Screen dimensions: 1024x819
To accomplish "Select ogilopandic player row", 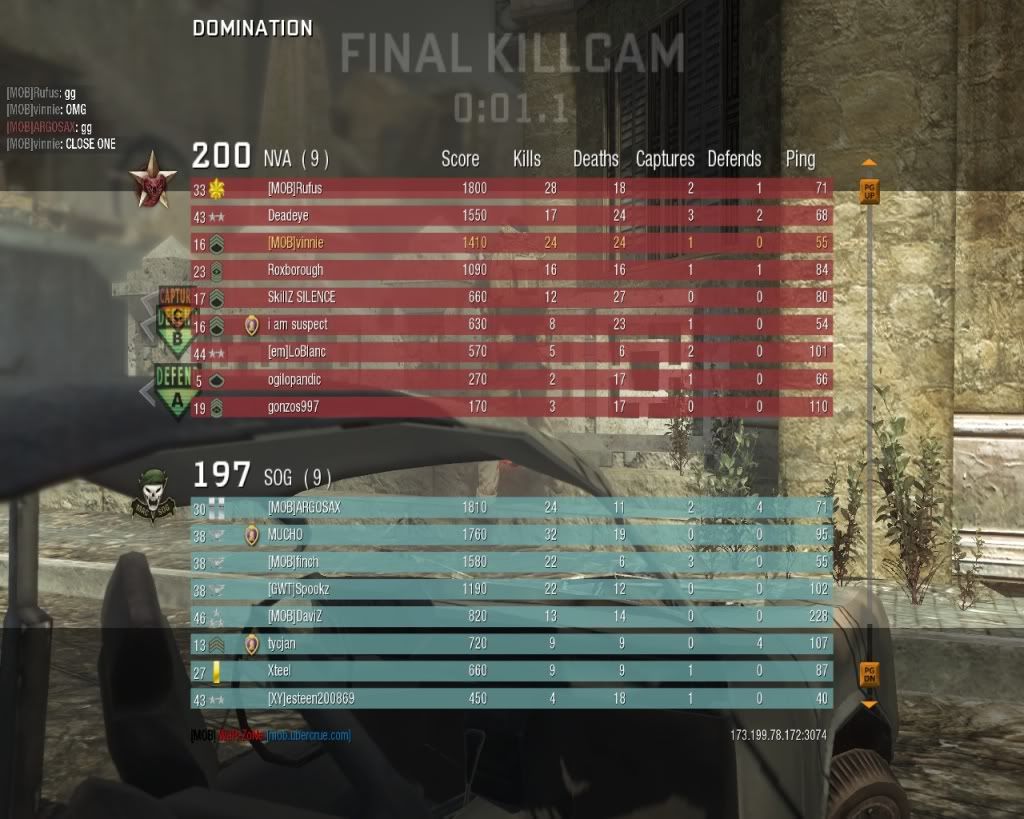I will 511,380.
